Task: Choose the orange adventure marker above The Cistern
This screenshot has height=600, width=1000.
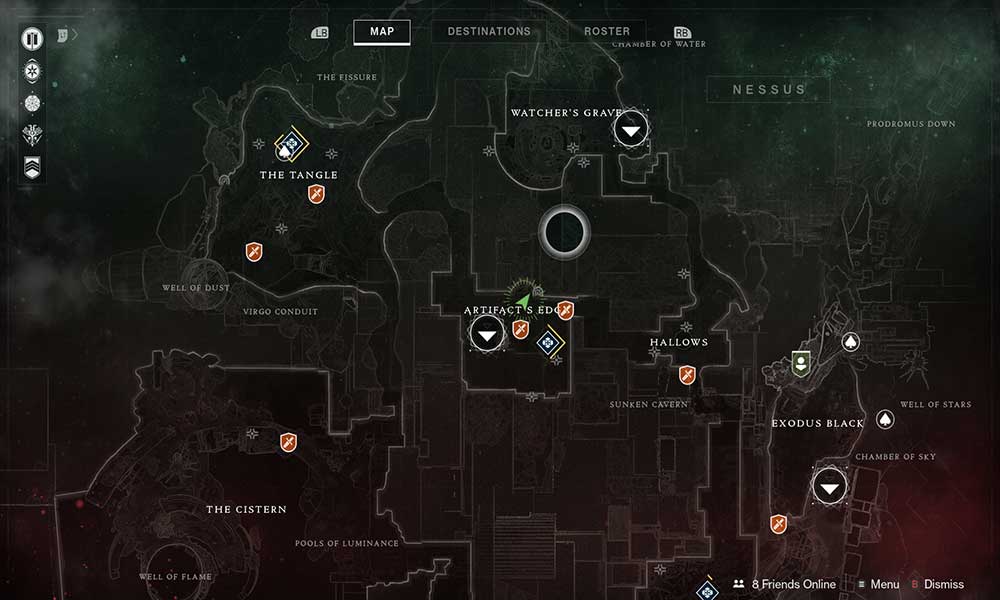Action: pyautogui.click(x=288, y=440)
